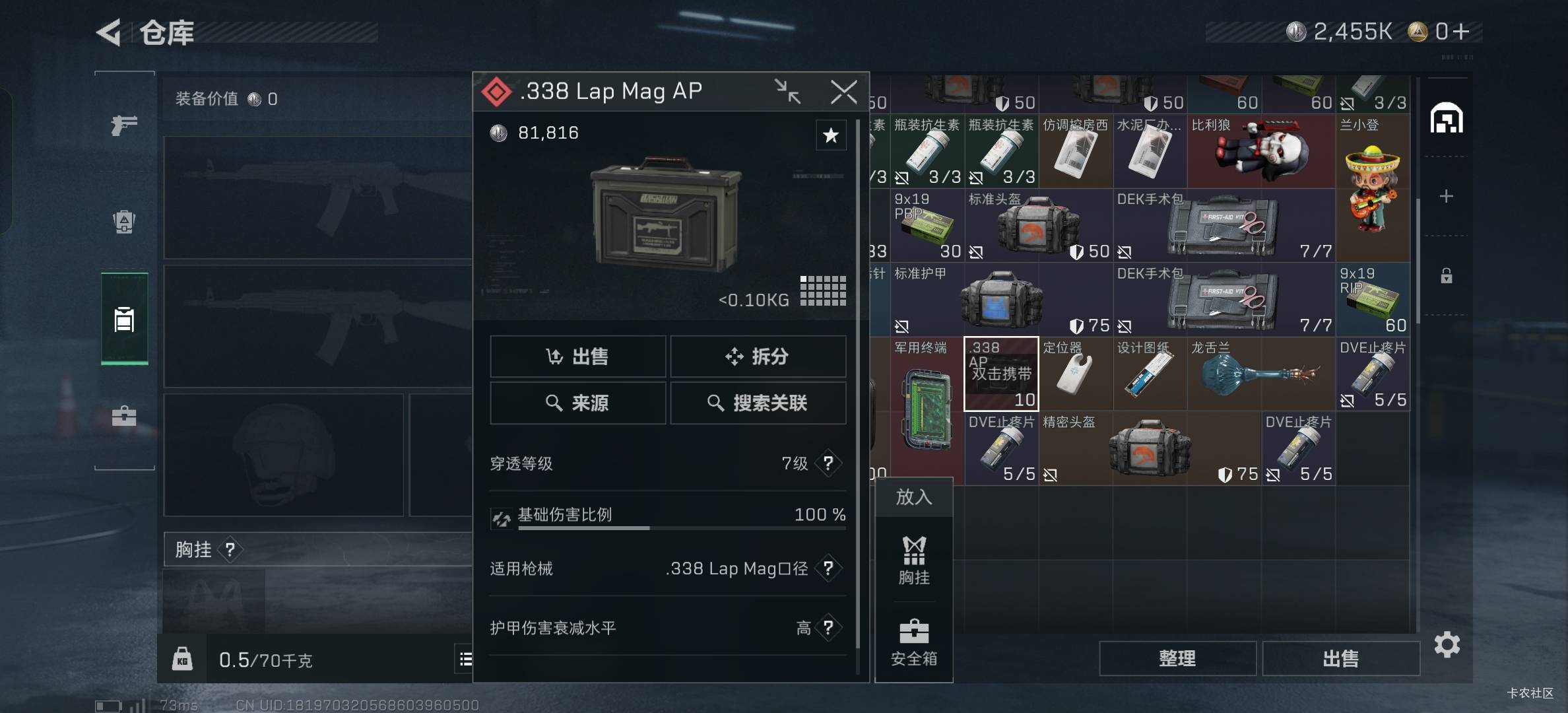The height and width of the screenshot is (713, 1568).
Task: Click the stack grid icon near <0.10KG
Action: [823, 290]
